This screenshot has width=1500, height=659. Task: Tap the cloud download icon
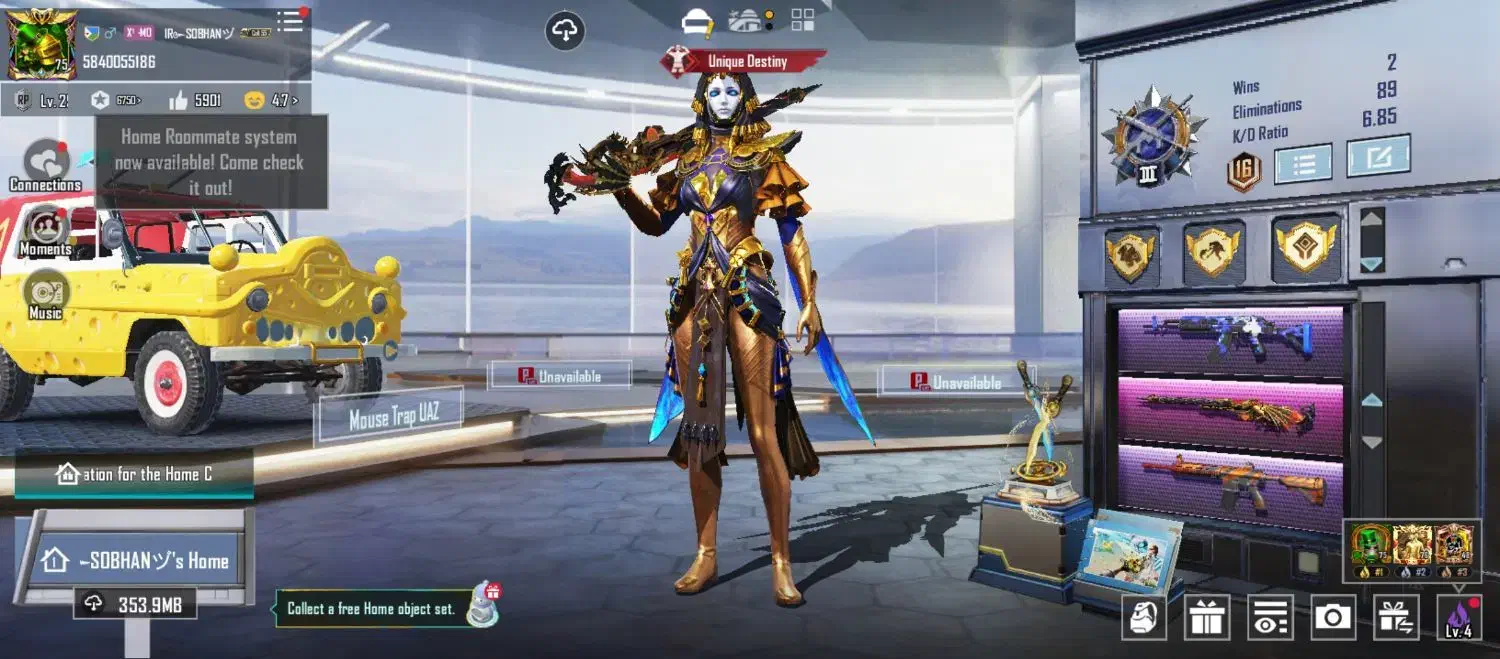click(565, 31)
